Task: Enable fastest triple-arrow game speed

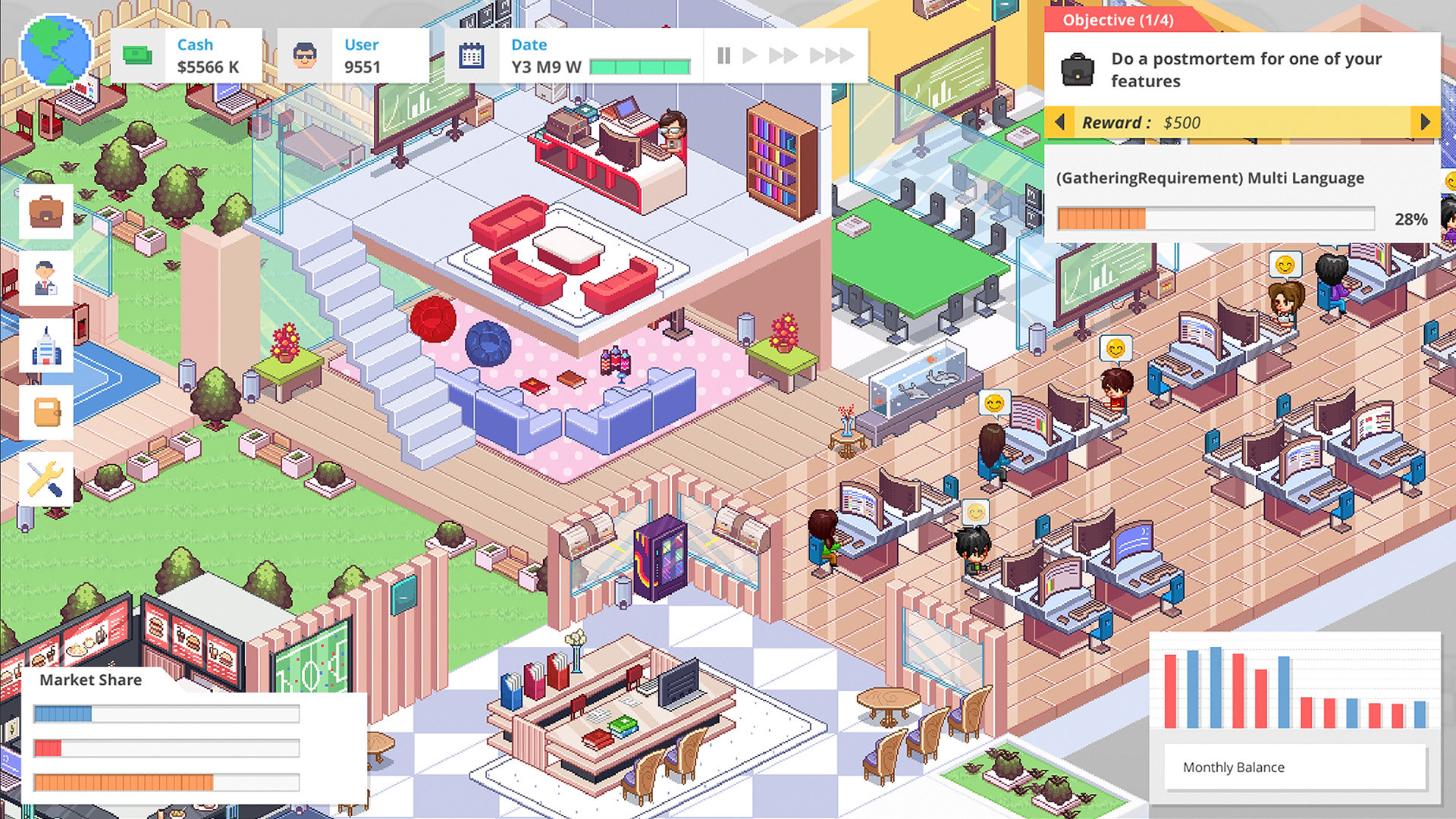Action: (x=834, y=55)
